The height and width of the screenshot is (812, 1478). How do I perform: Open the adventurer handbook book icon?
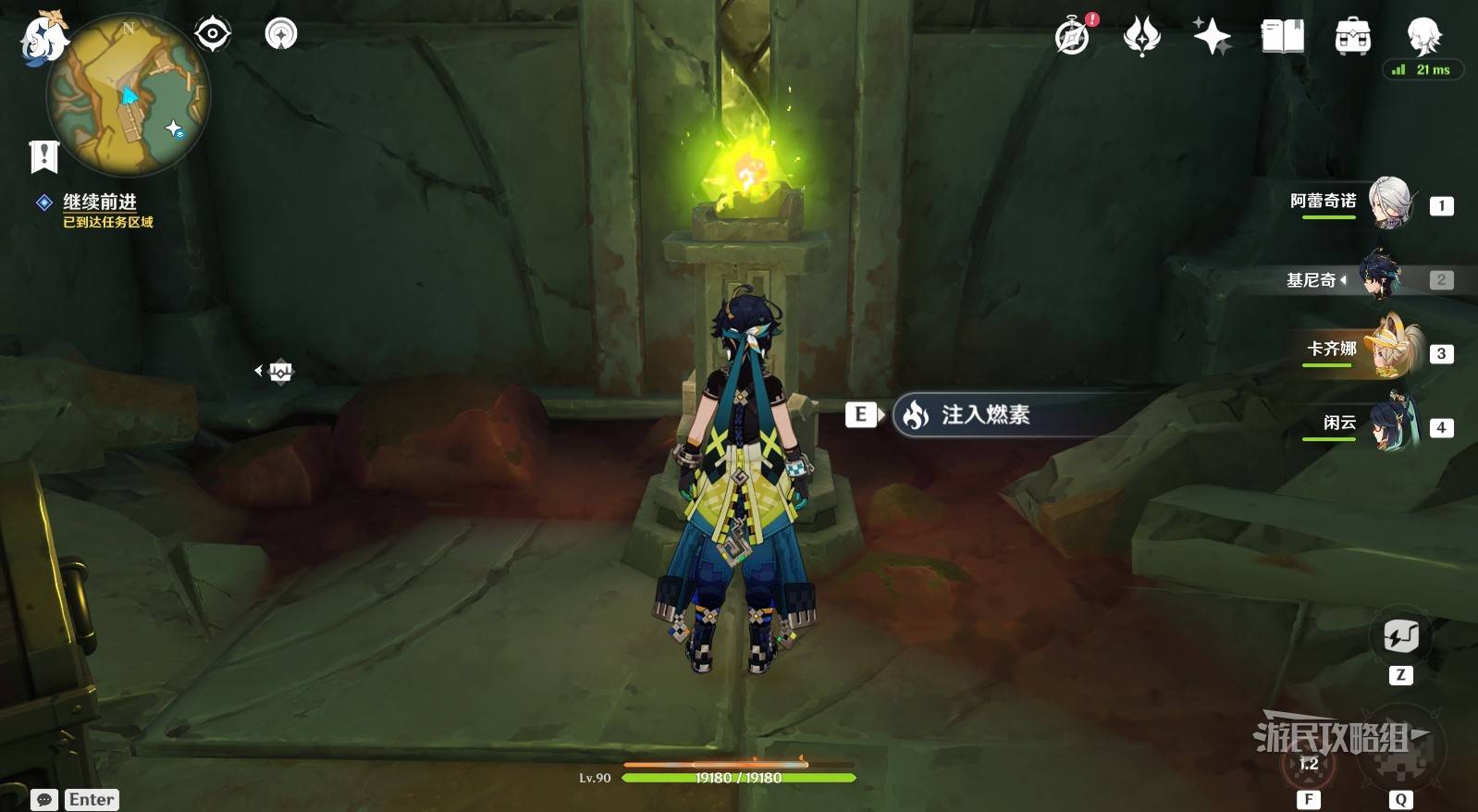coord(1282,37)
